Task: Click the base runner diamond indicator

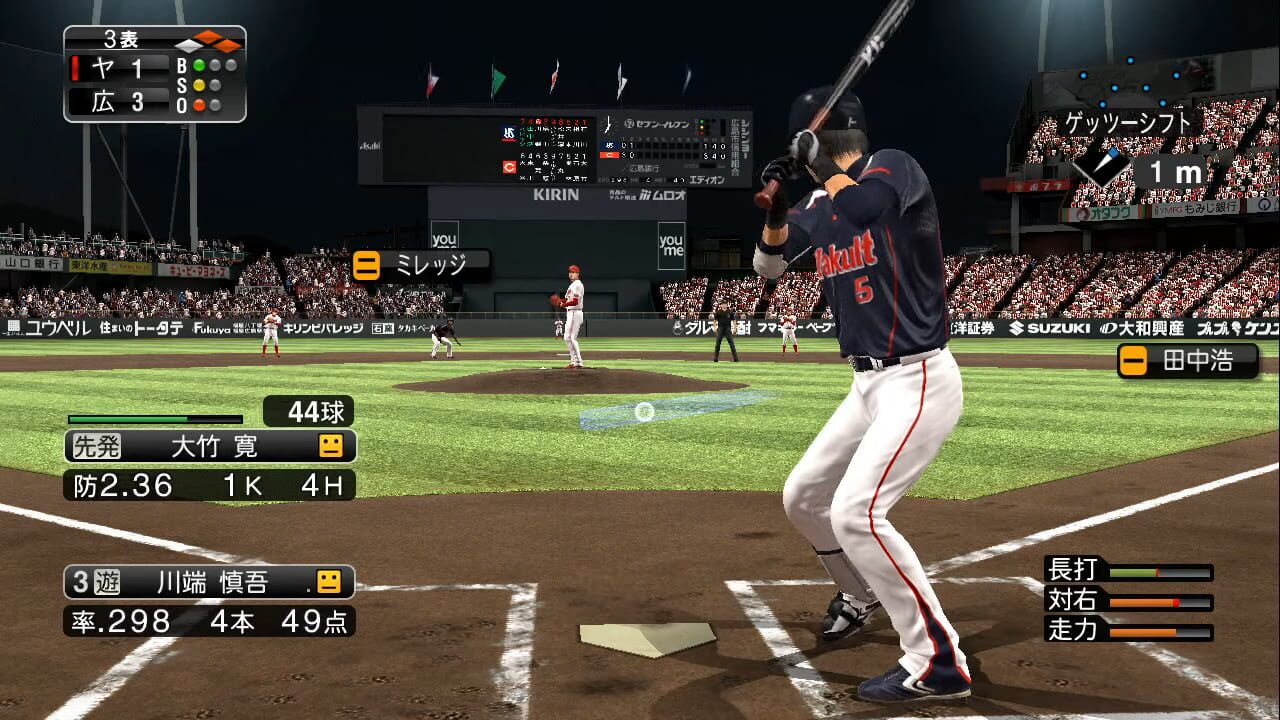Action: click(208, 43)
